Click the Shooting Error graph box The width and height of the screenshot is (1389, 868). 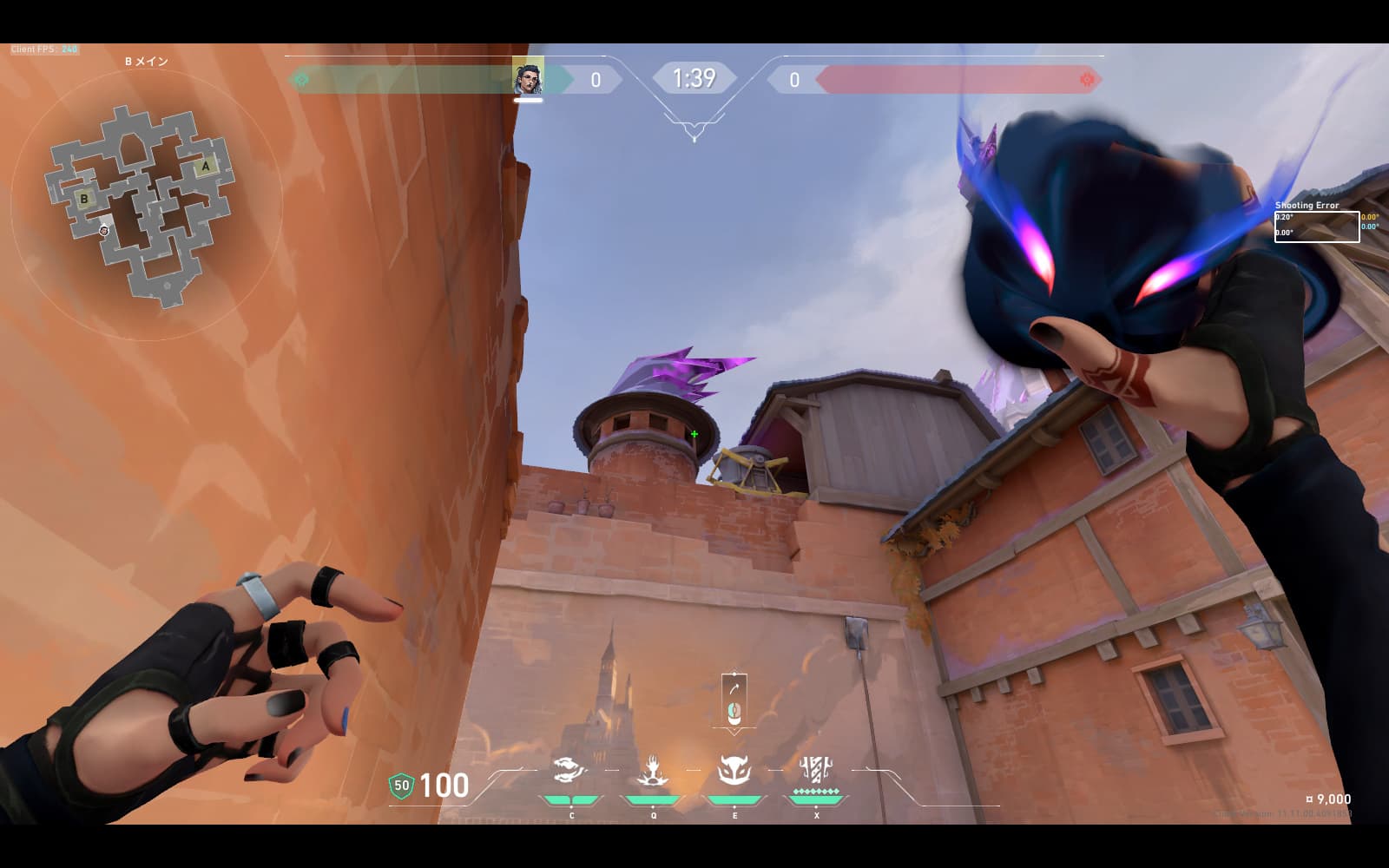[x=1316, y=227]
